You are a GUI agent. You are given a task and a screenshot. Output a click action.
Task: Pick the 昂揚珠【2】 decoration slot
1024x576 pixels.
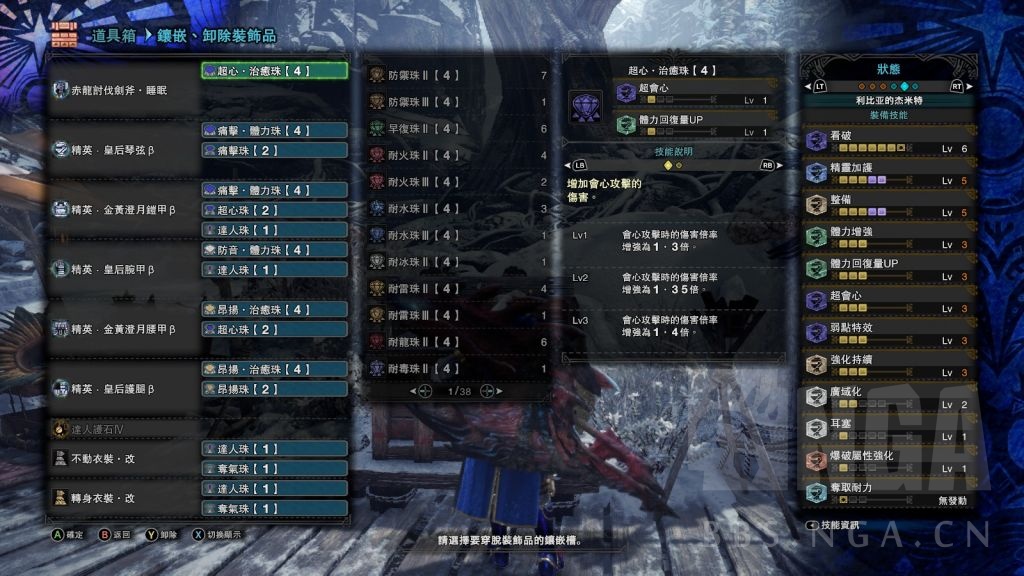pos(274,389)
